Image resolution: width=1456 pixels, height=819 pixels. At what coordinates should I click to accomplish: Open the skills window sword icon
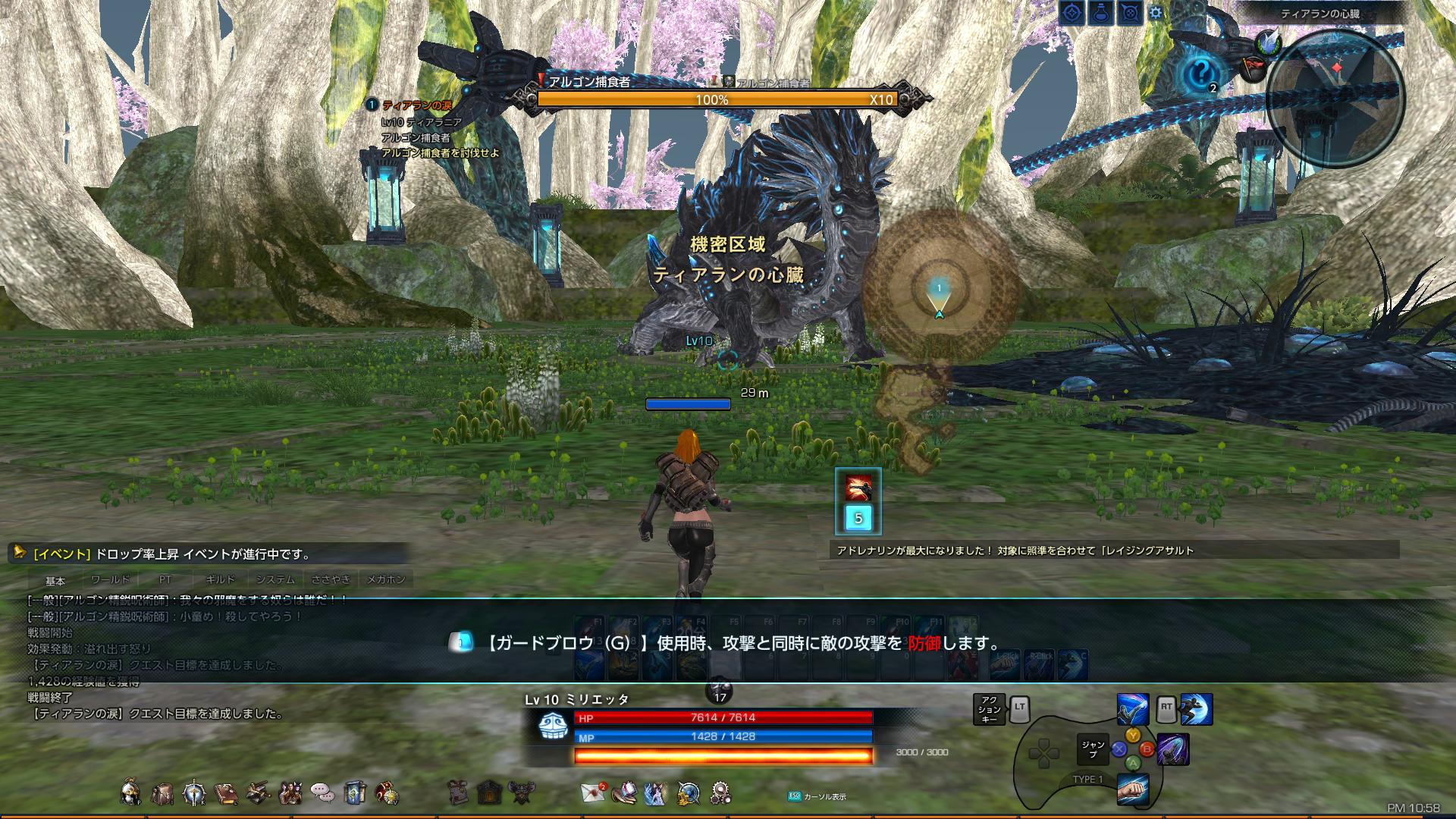point(193,794)
